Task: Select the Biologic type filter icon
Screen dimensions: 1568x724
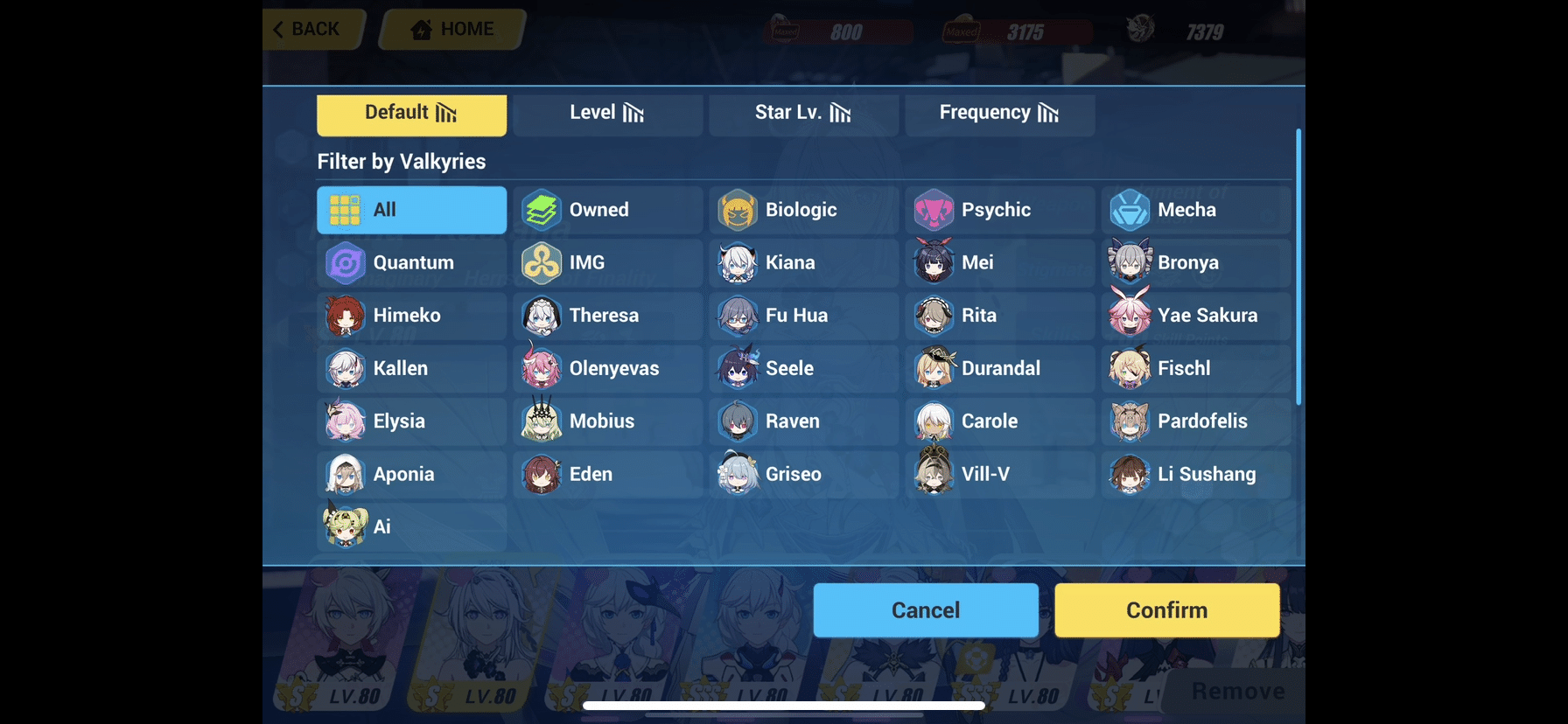Action: [739, 210]
